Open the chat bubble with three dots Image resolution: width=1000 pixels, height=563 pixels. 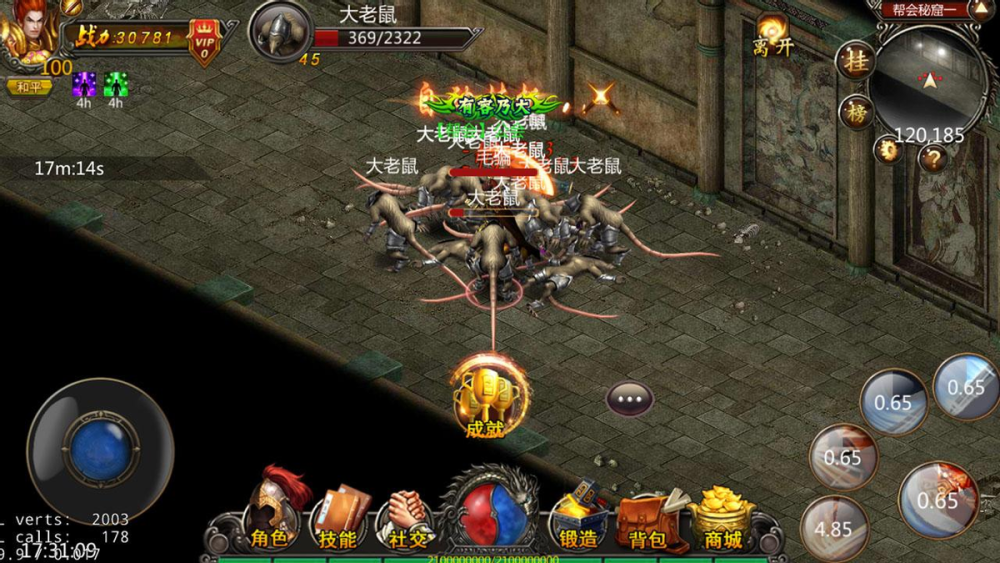pos(630,399)
